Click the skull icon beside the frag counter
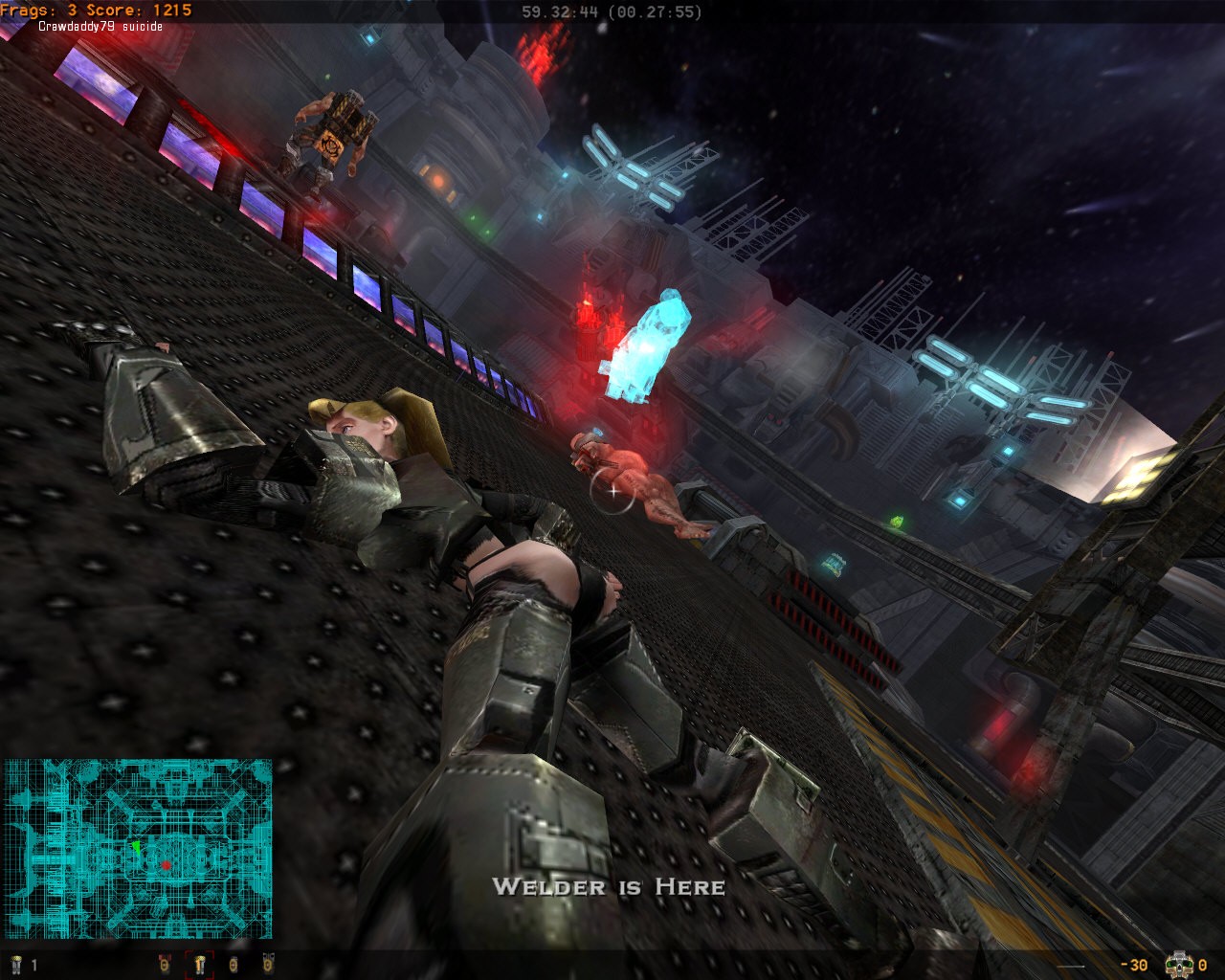Image resolution: width=1225 pixels, height=980 pixels. (1180, 964)
